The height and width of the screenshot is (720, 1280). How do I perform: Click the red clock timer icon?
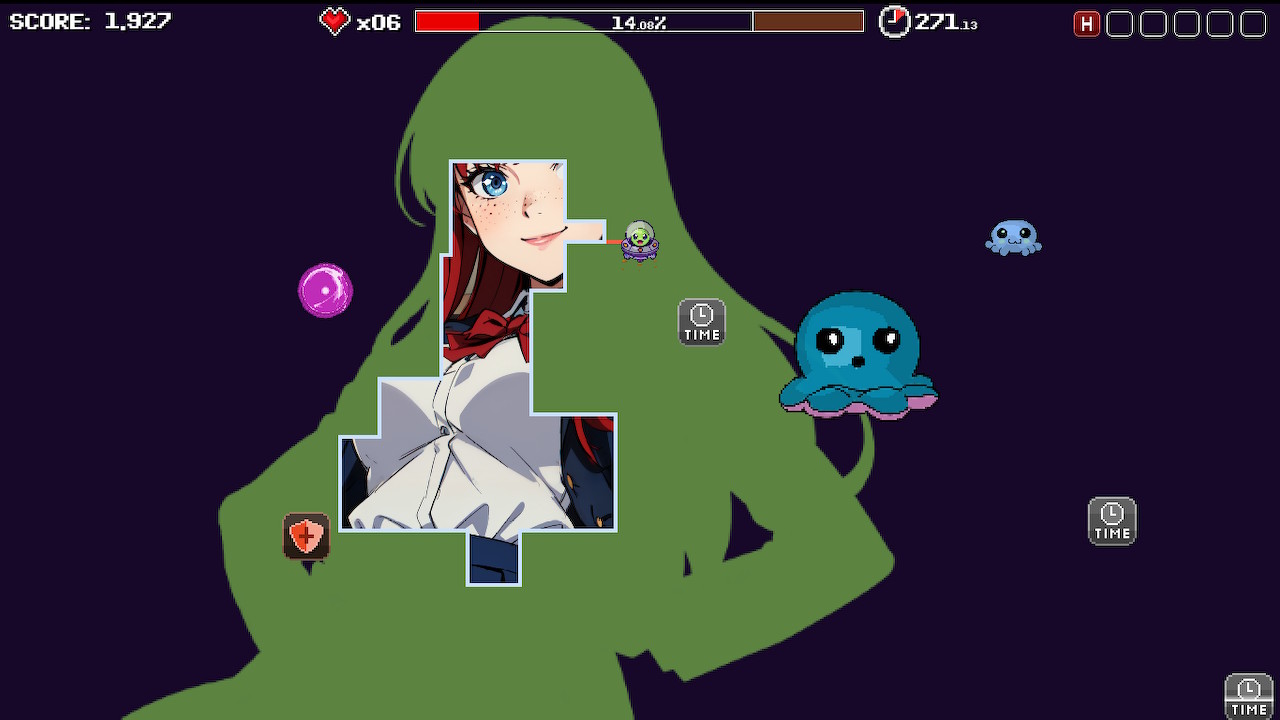pos(894,21)
